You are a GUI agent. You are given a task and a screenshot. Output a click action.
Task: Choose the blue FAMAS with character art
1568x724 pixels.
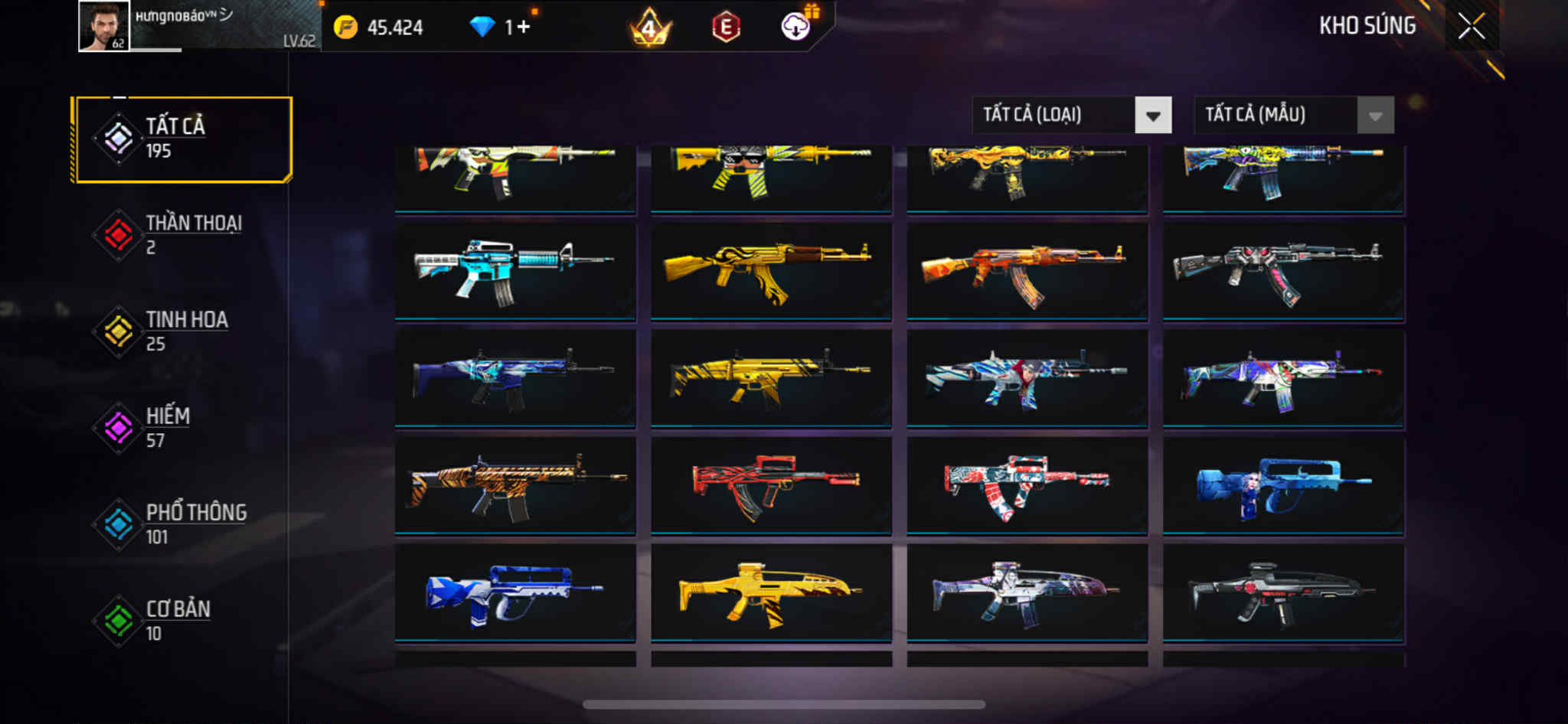pos(1283,485)
